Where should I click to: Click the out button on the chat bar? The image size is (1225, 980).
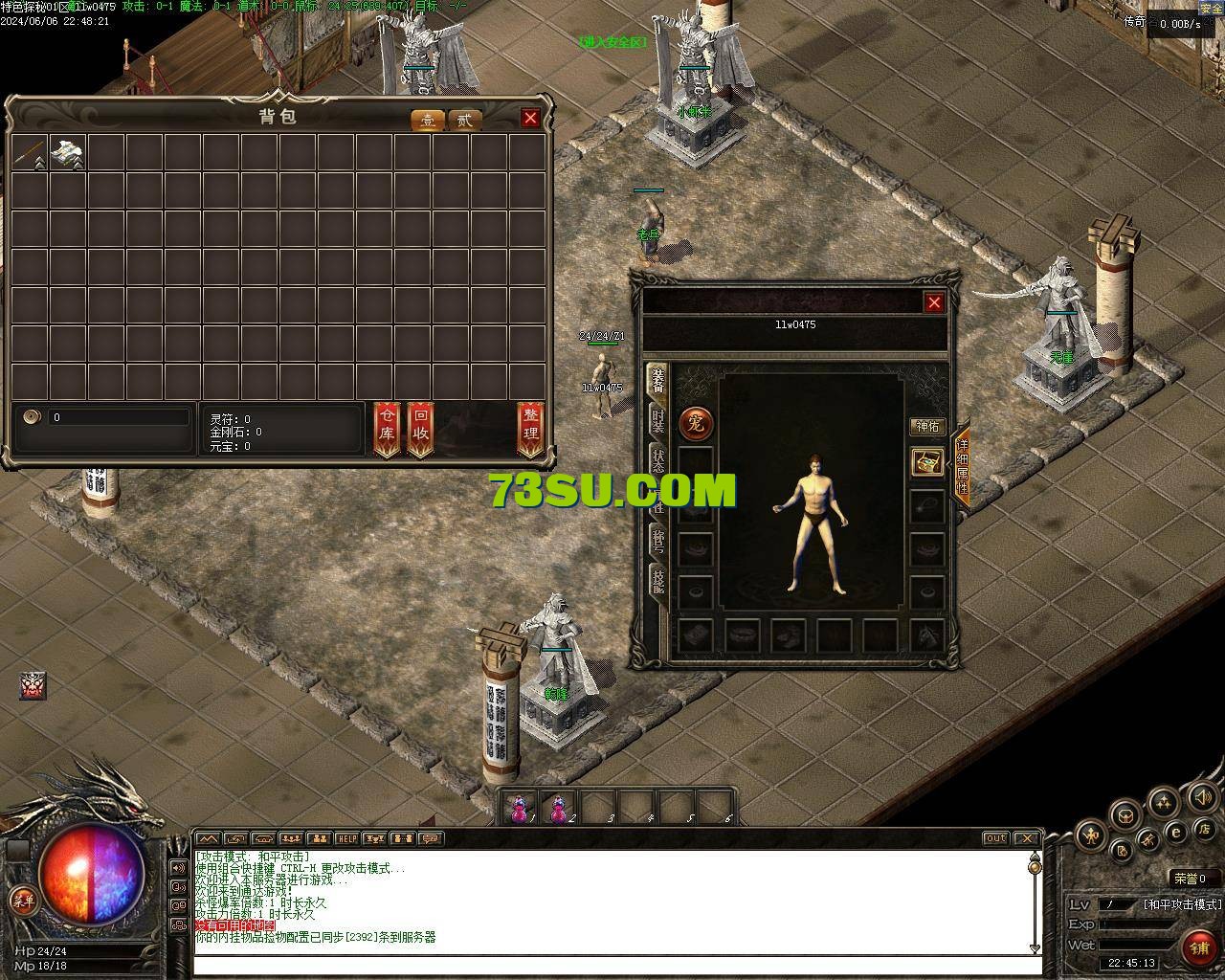(996, 838)
